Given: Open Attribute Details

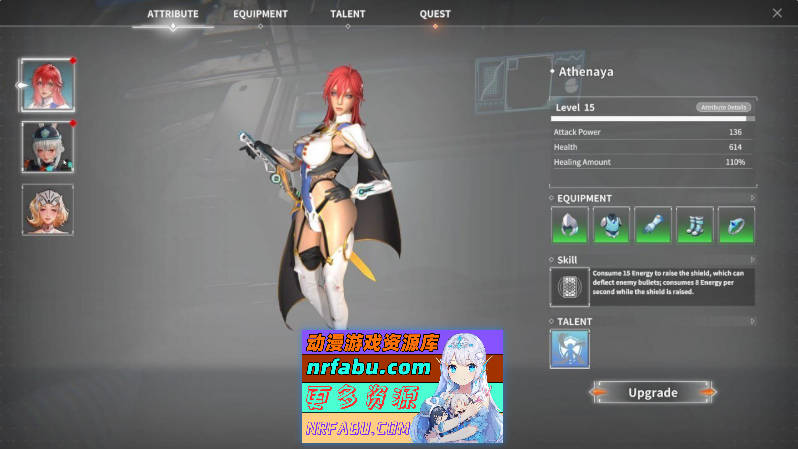Looking at the screenshot, I should coord(722,107).
